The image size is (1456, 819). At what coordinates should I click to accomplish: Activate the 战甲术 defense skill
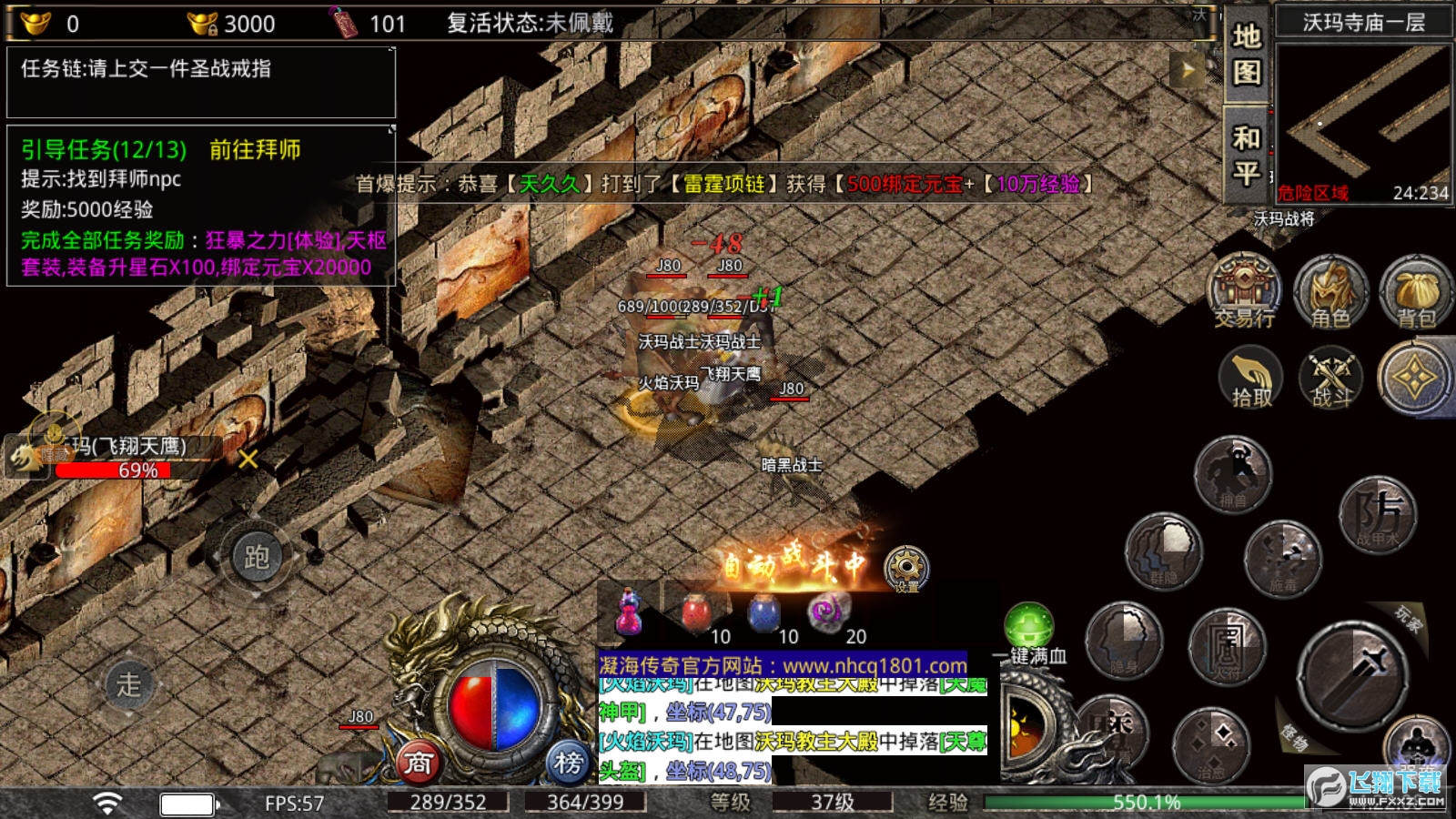pos(1378,515)
